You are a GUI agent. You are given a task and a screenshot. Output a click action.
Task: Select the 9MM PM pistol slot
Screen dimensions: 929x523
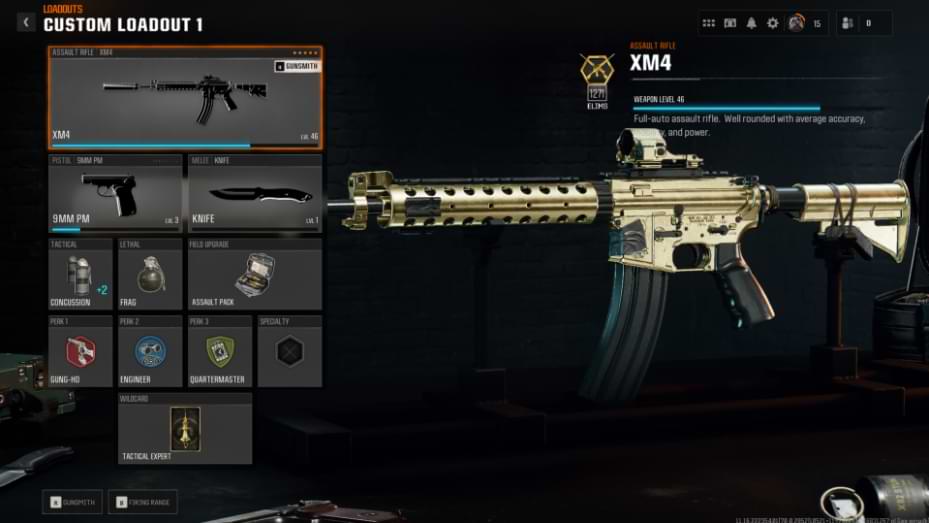pyautogui.click(x=115, y=193)
